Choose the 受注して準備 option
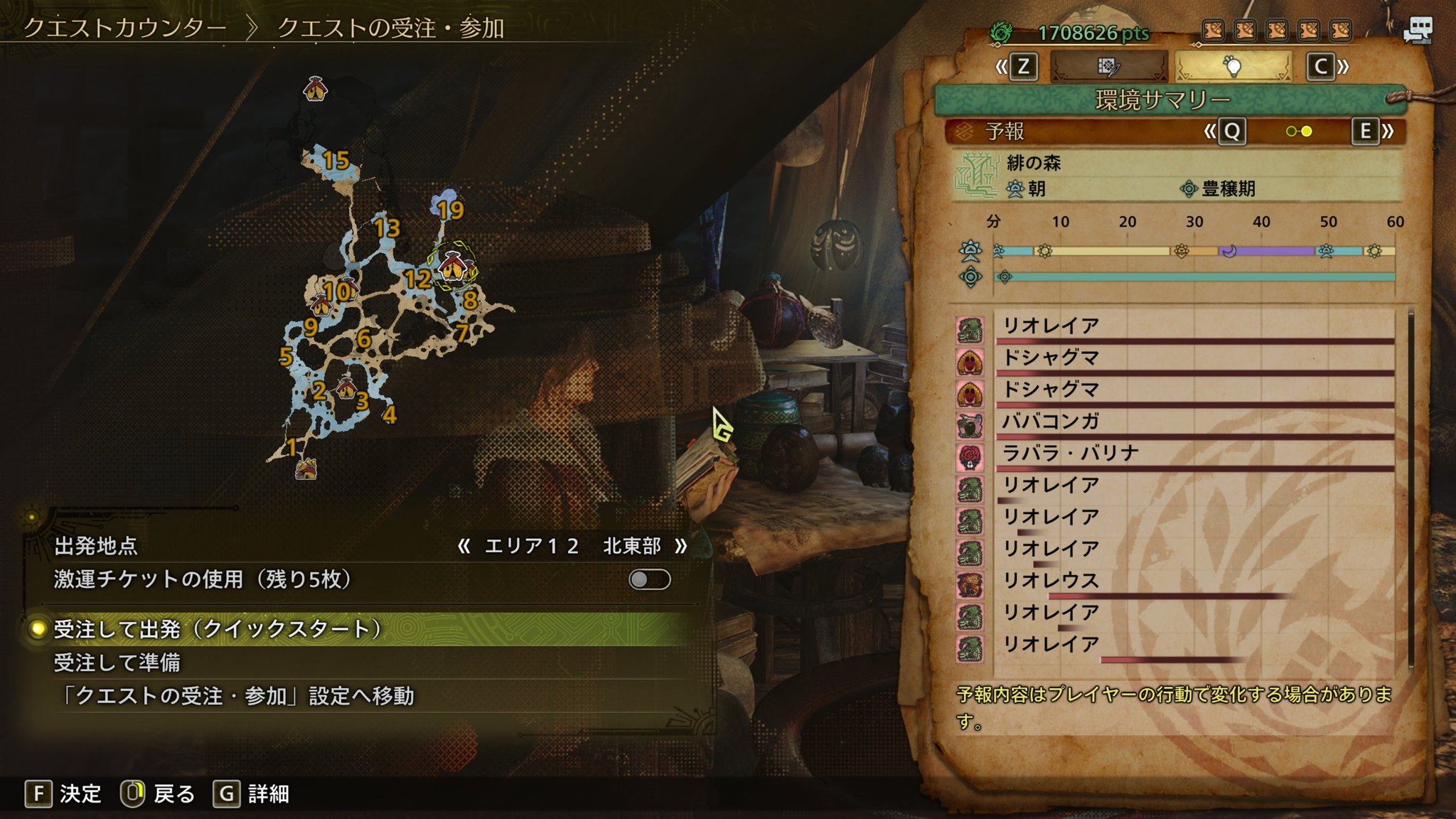This screenshot has width=1456, height=819. (x=117, y=663)
